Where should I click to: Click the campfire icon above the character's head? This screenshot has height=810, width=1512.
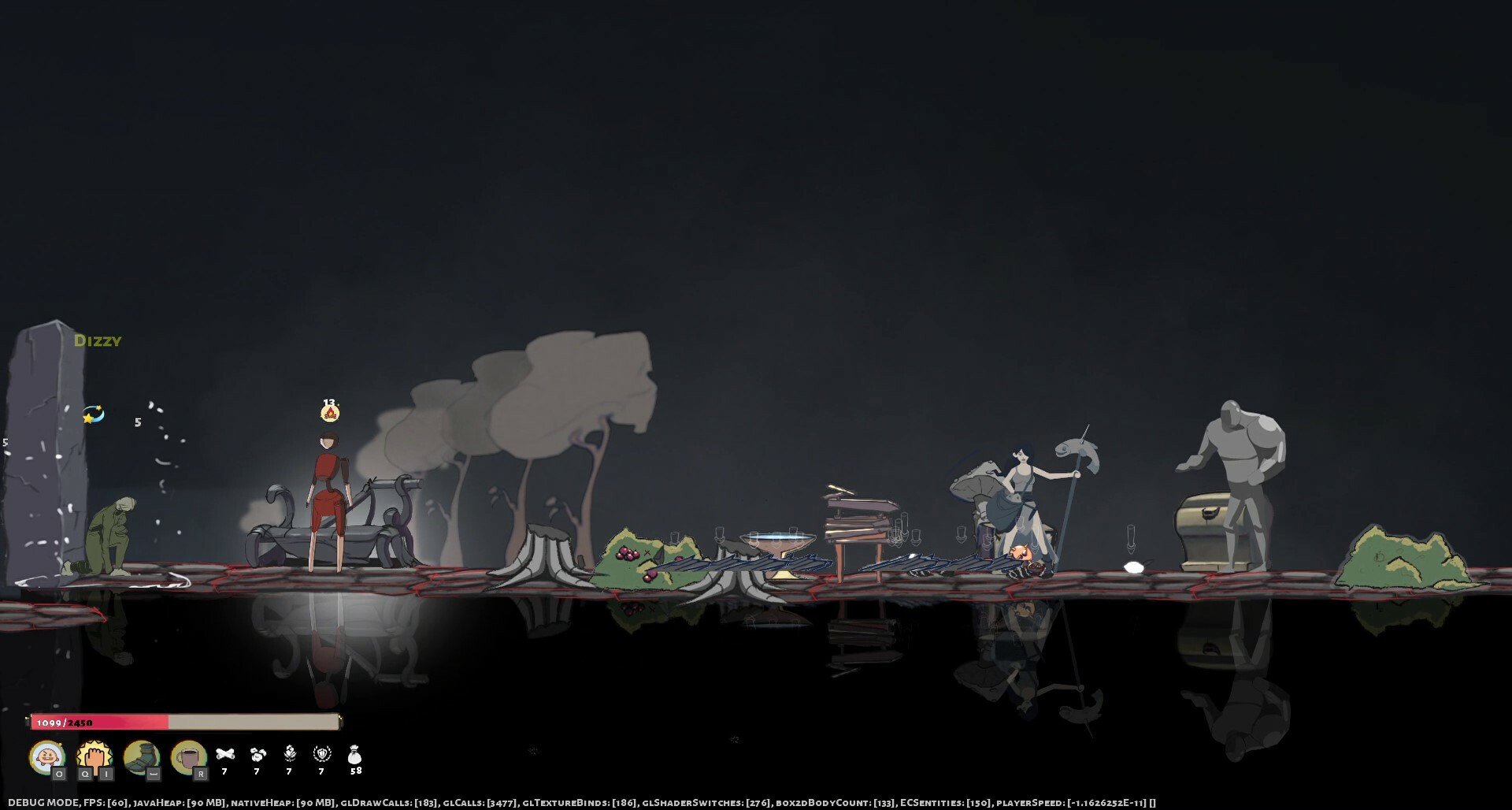tap(331, 414)
